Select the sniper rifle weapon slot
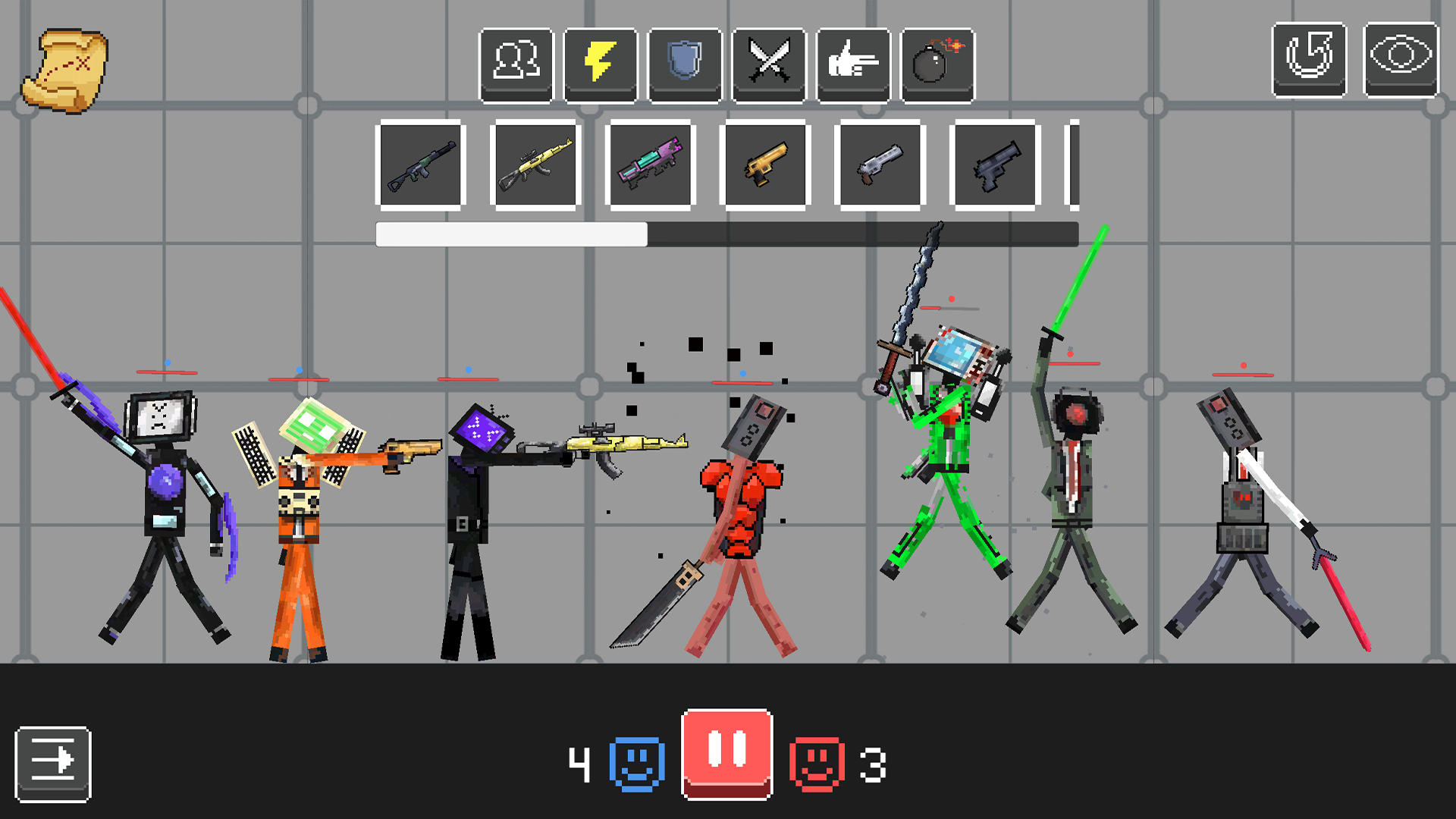1456x819 pixels. pyautogui.click(x=421, y=163)
